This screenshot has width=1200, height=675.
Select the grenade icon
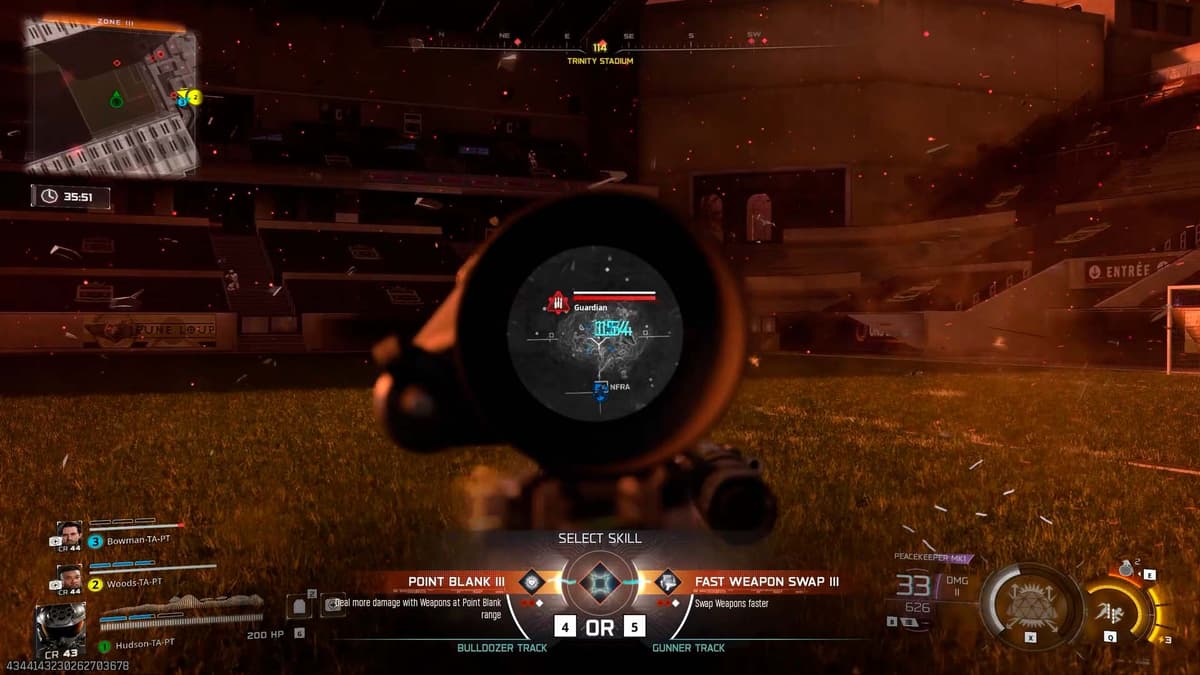pos(1127,568)
